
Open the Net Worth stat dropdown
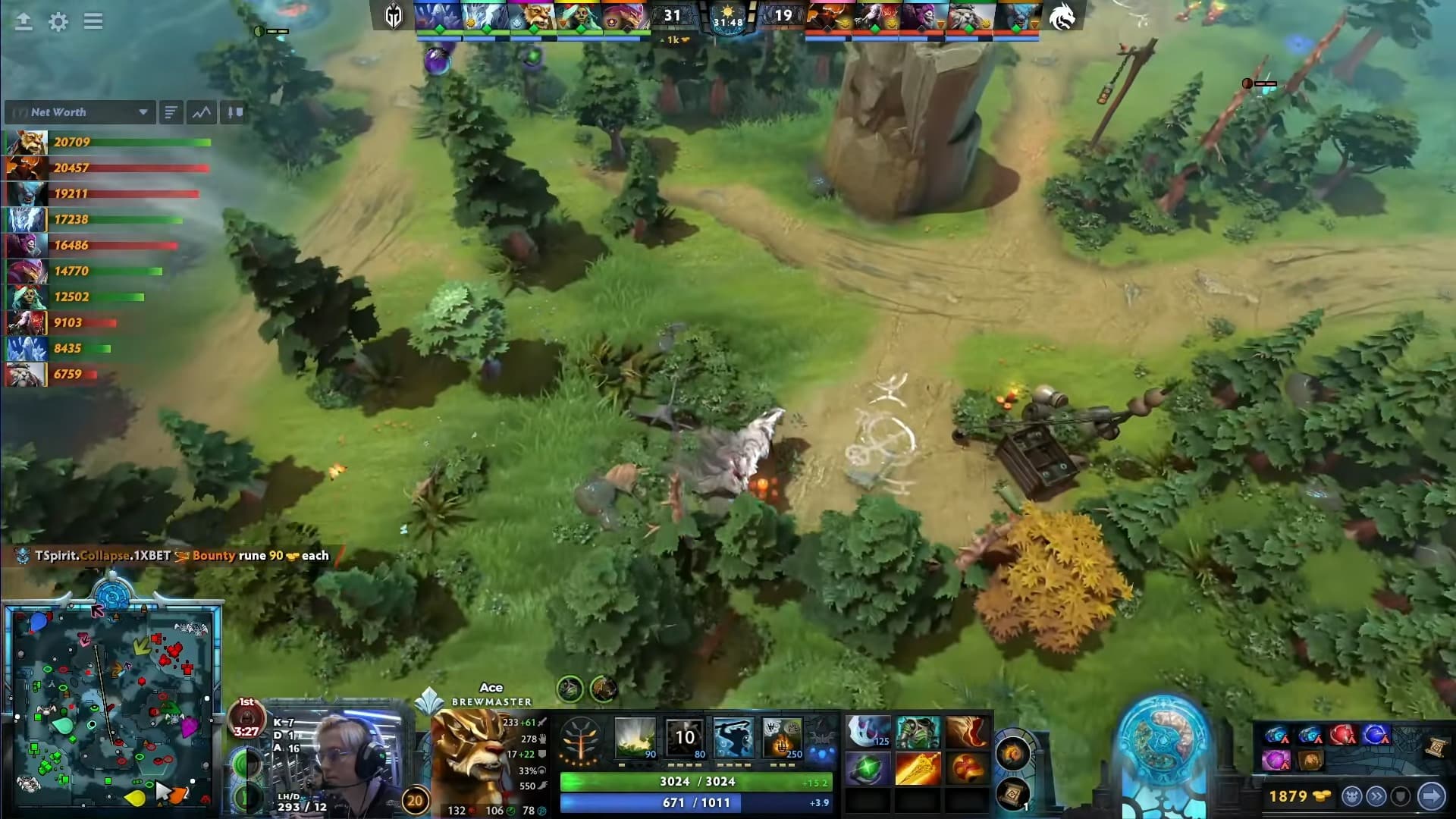click(x=79, y=112)
